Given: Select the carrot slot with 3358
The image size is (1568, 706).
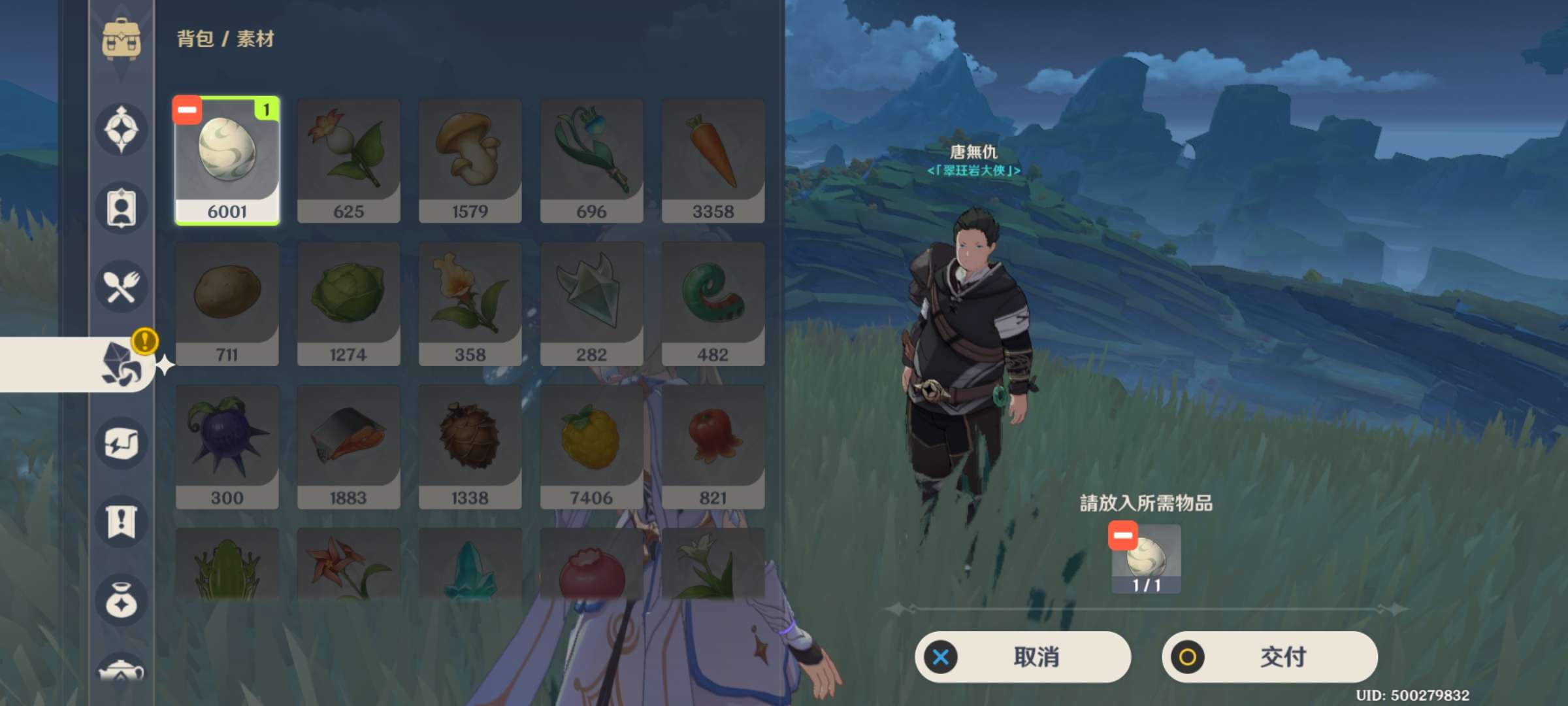Looking at the screenshot, I should (x=713, y=161).
